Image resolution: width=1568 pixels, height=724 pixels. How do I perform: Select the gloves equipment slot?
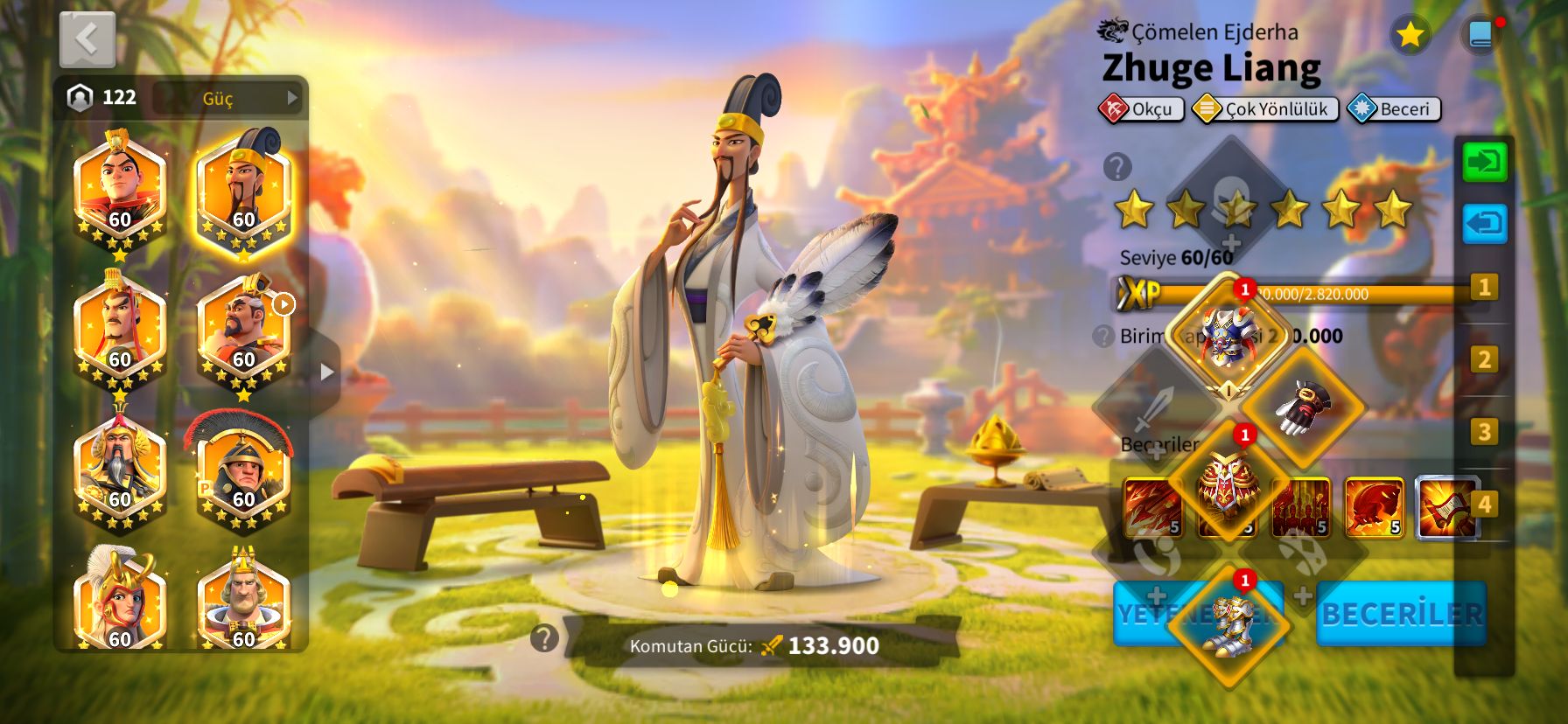[1302, 407]
